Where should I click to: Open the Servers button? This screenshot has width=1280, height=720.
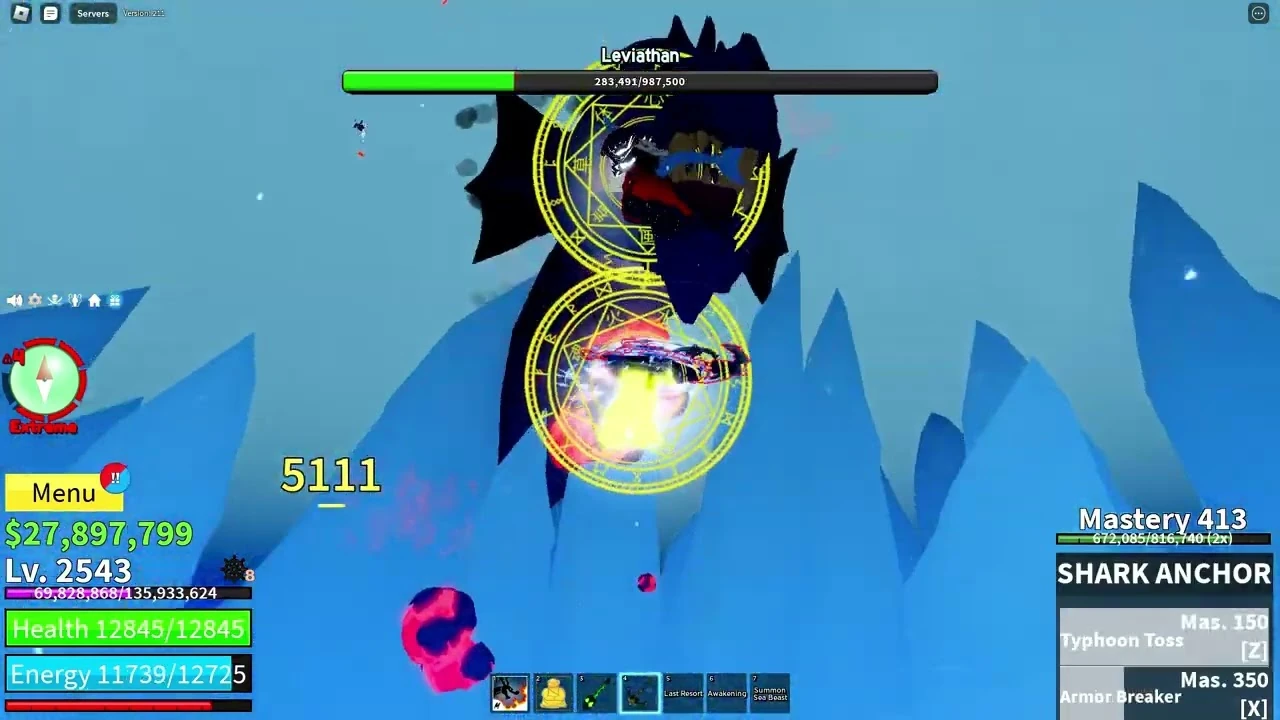92,13
